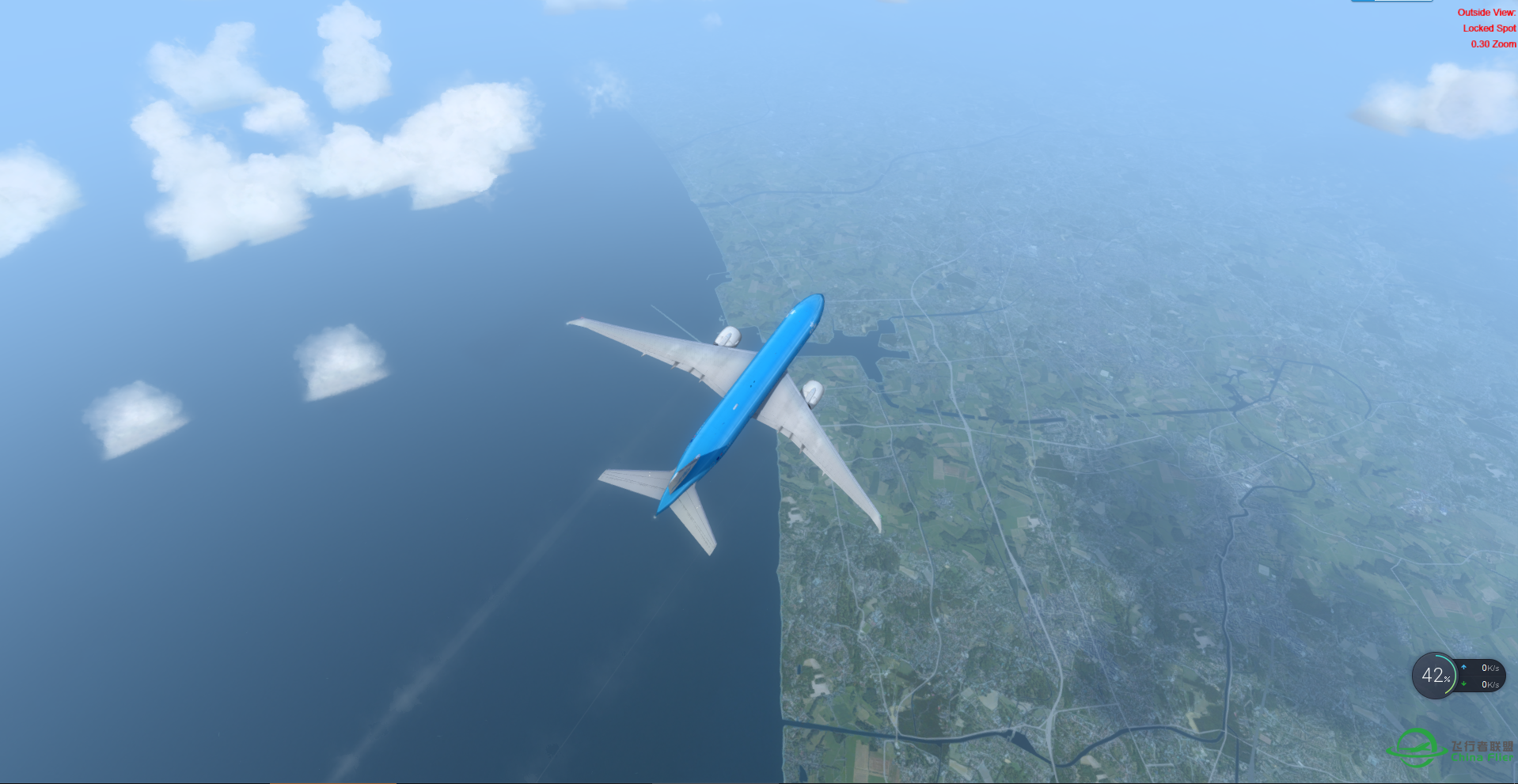Select the green upload arrow indicator
Image resolution: width=1518 pixels, height=784 pixels.
(x=1463, y=667)
